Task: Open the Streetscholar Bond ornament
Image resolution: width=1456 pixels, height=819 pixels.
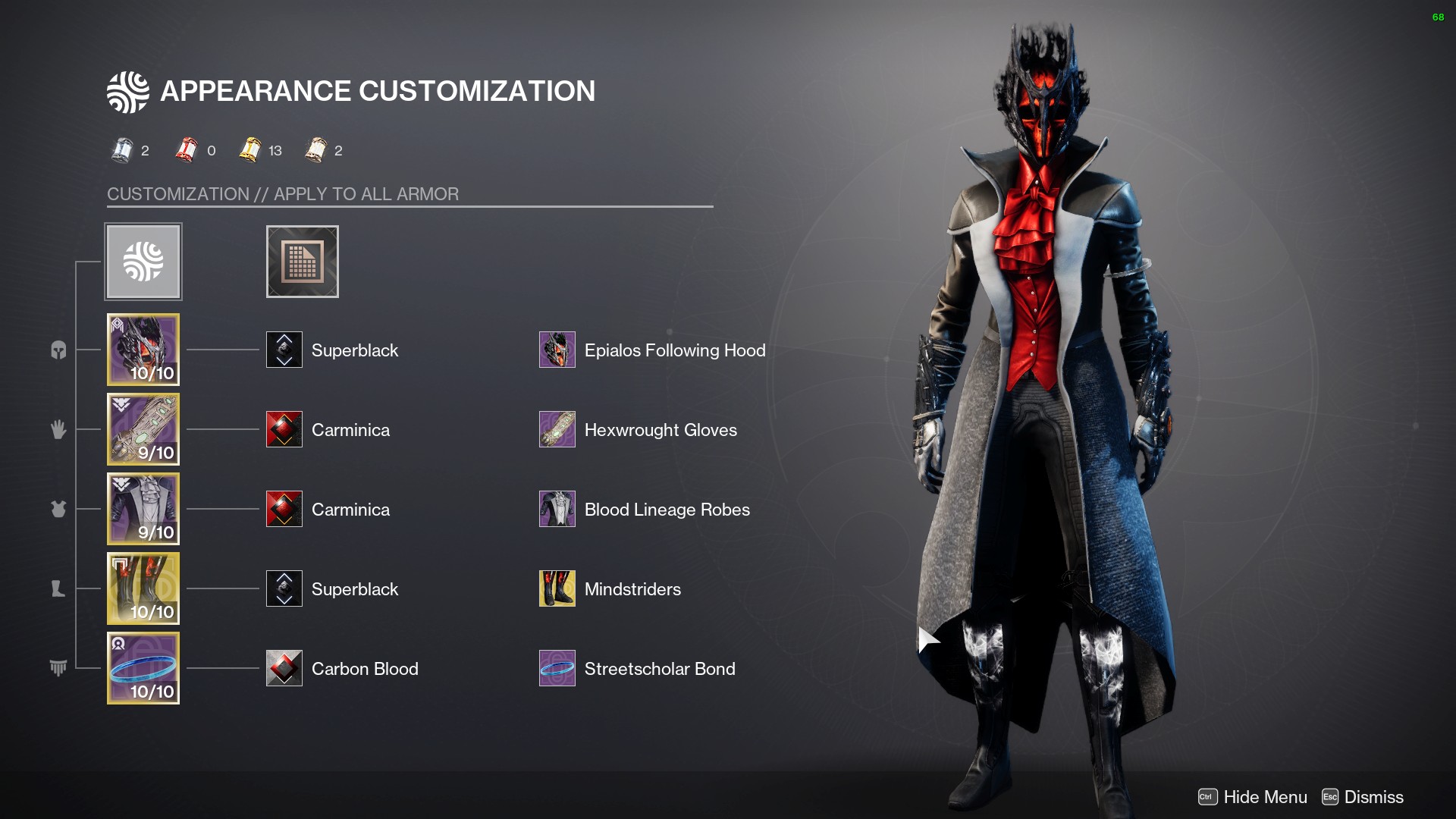Action: point(557,668)
